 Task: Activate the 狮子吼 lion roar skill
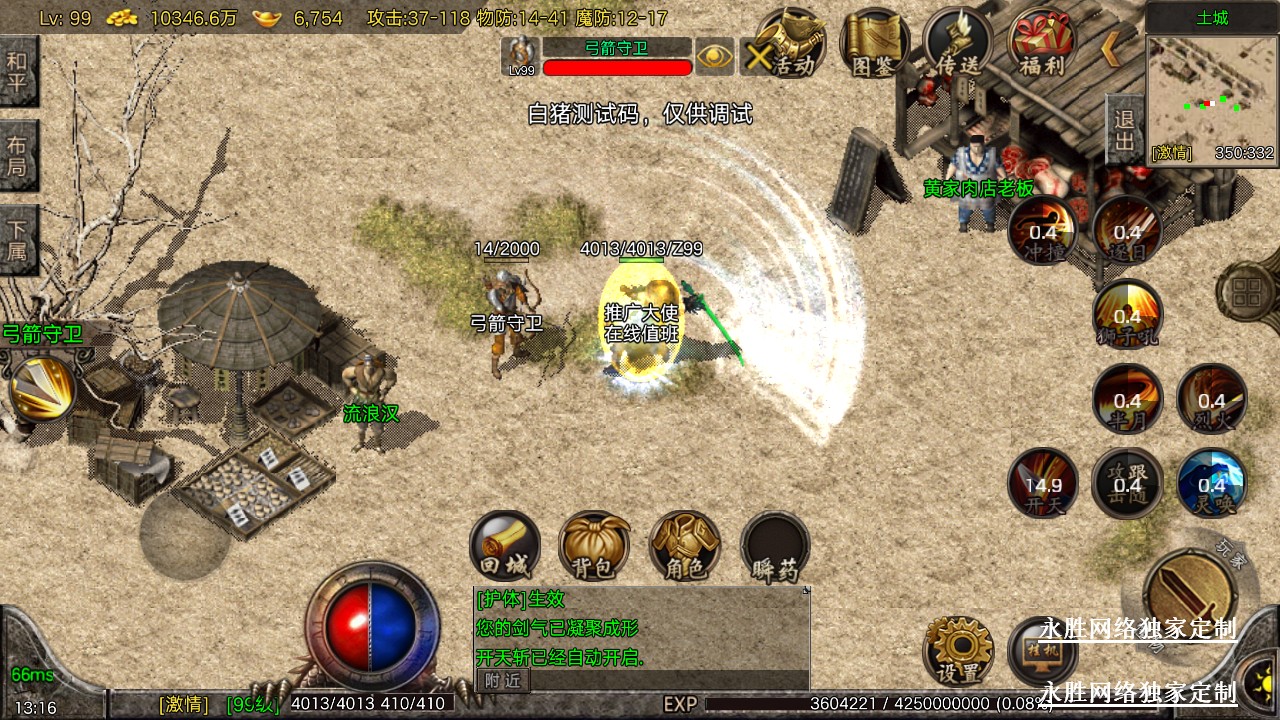(x=1127, y=314)
